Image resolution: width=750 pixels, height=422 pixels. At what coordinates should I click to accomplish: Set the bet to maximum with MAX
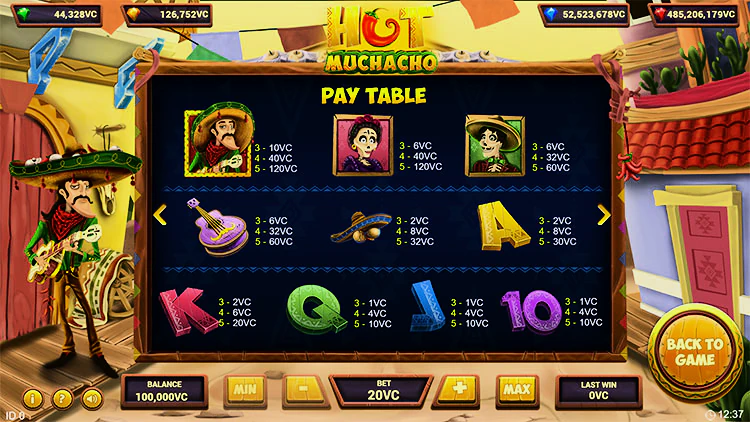pyautogui.click(x=516, y=388)
